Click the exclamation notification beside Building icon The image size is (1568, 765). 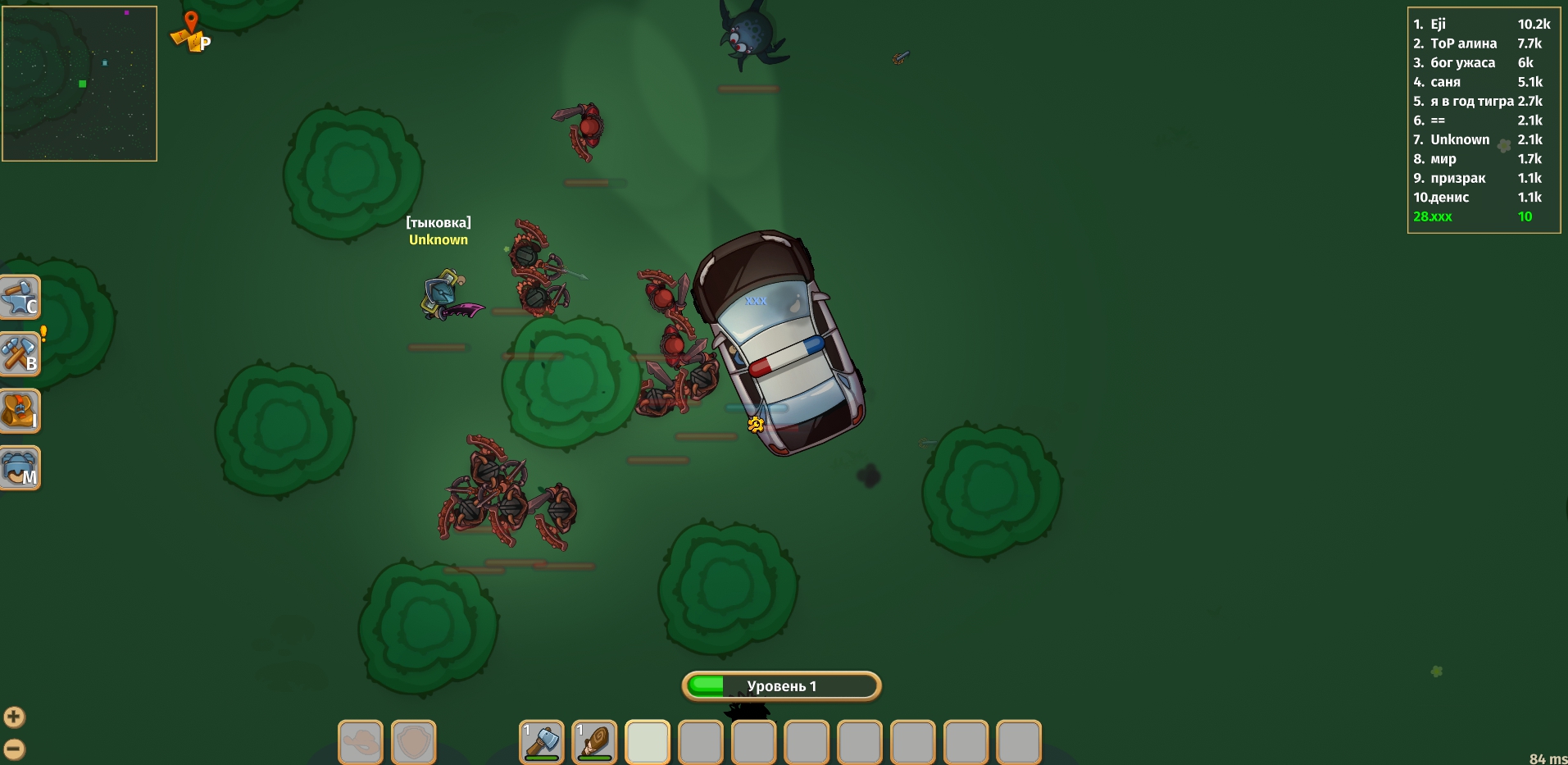pyautogui.click(x=42, y=333)
